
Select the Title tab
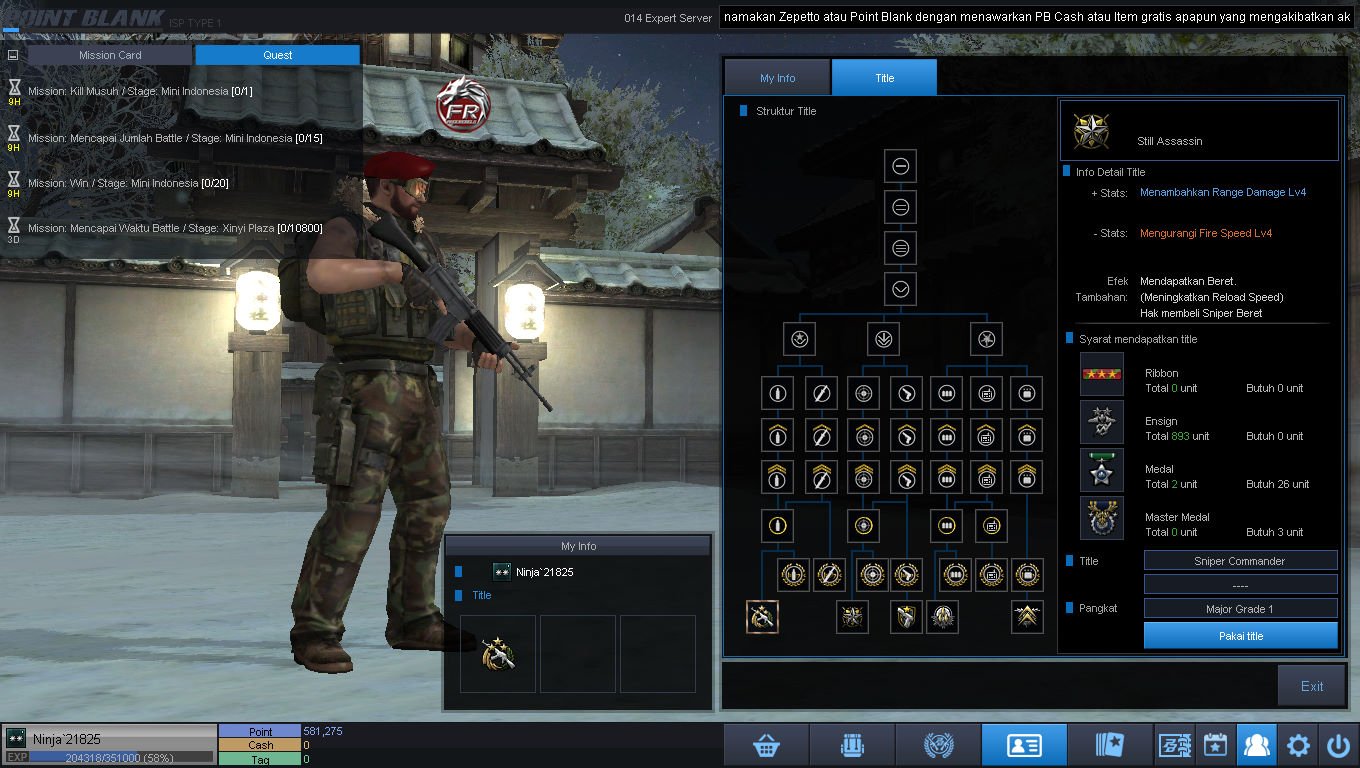[884, 78]
